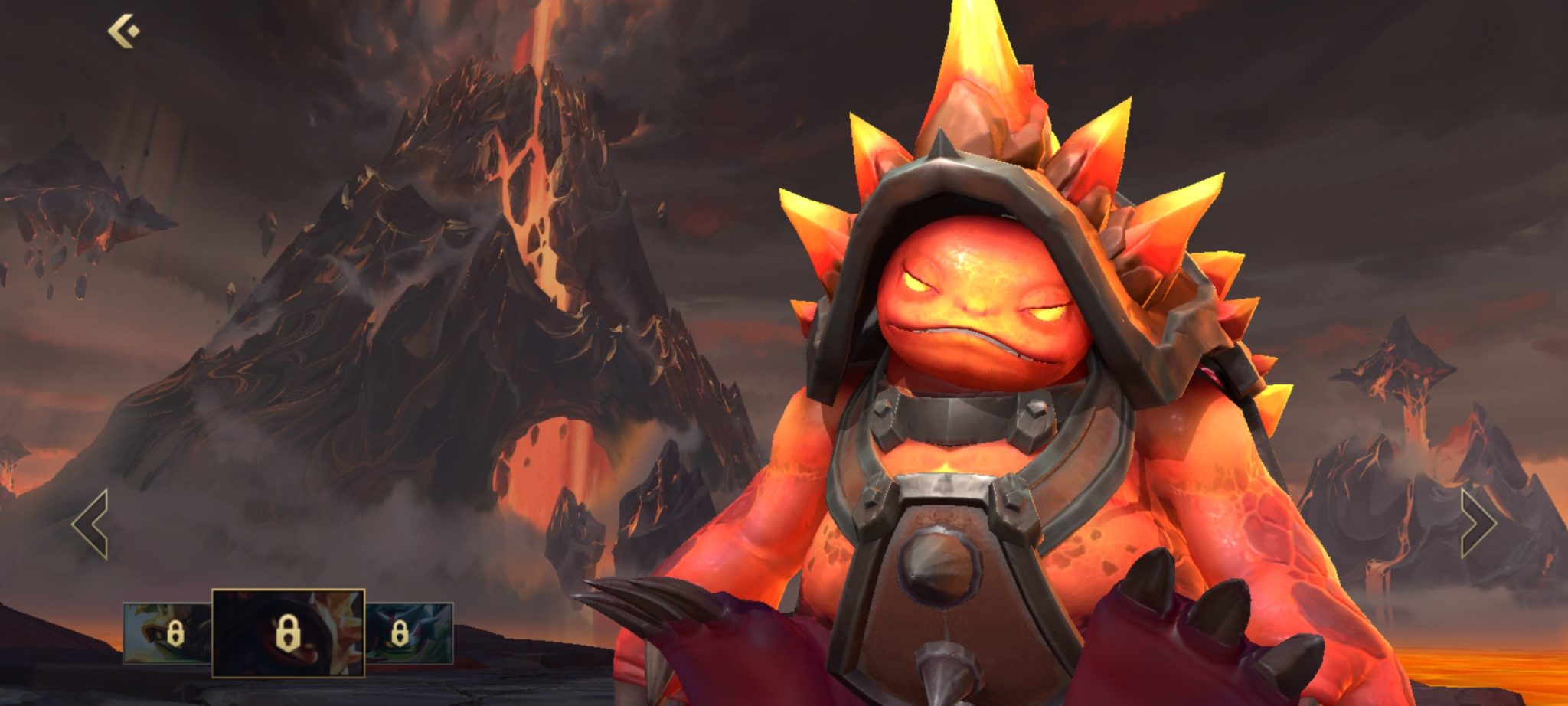Pick the locked blue-green skin thumbnail
The height and width of the screenshot is (706, 1568).
(x=409, y=633)
